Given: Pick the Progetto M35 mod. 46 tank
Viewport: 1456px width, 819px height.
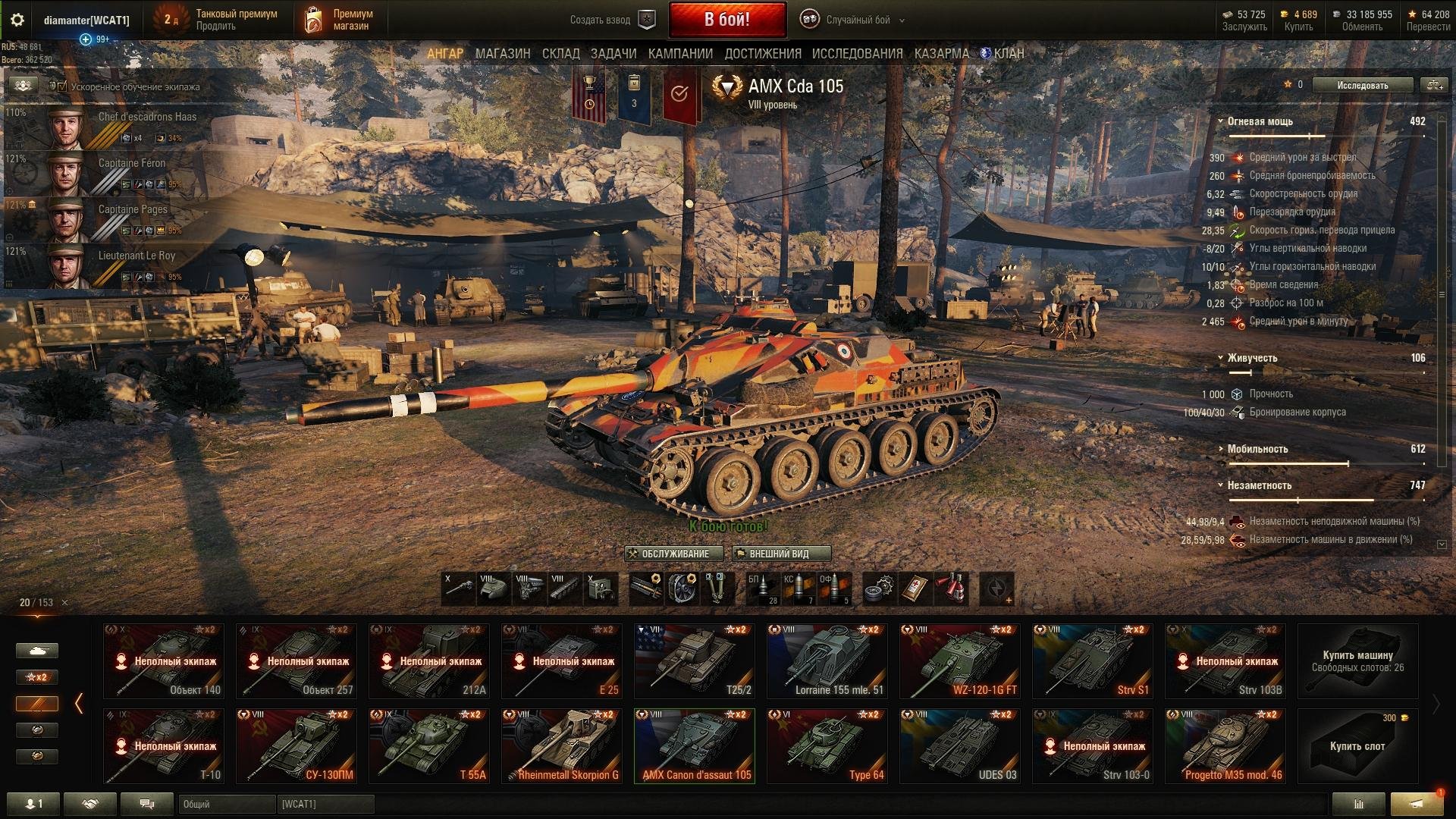Looking at the screenshot, I should tap(1225, 745).
